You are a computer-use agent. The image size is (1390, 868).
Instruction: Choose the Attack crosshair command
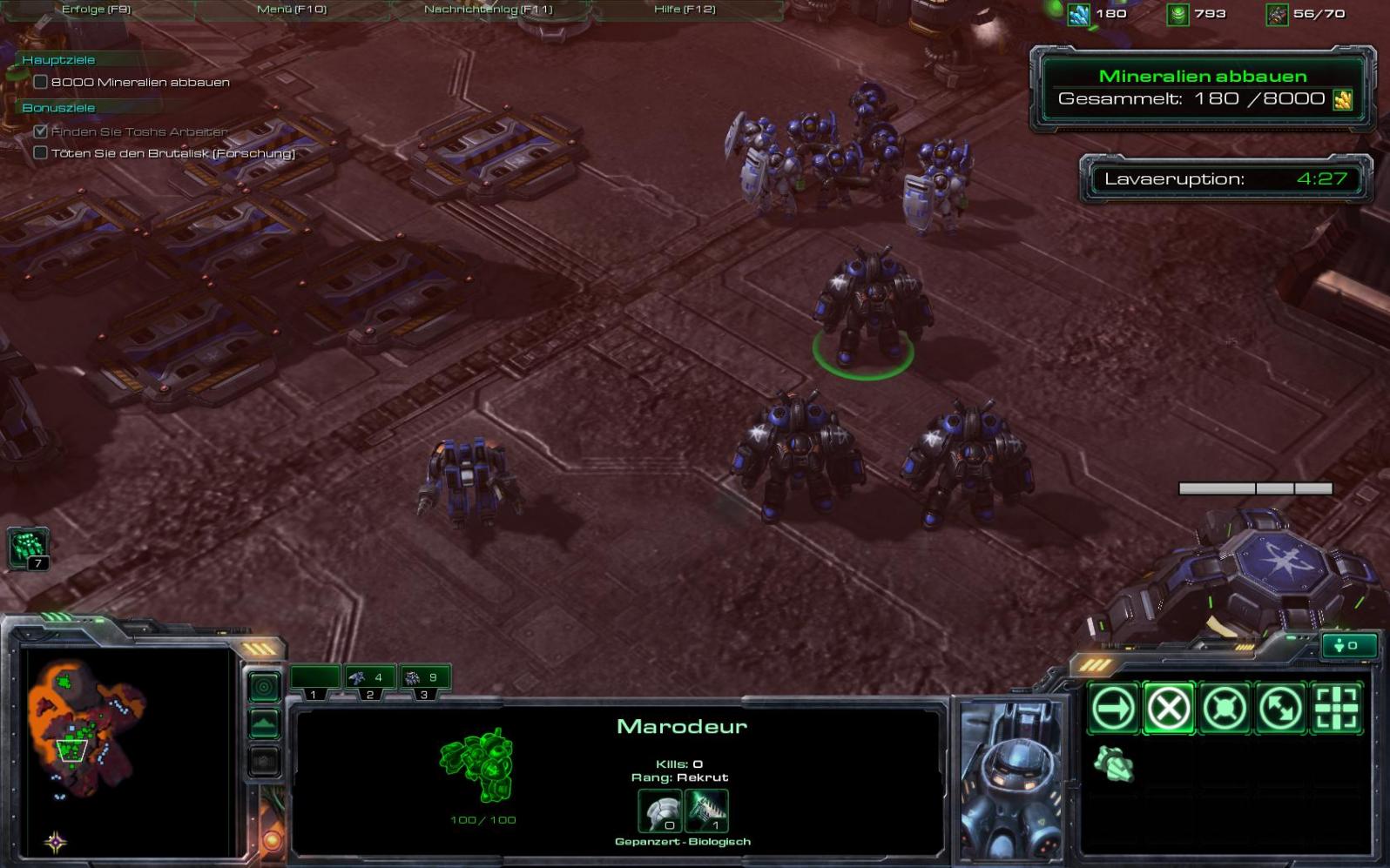click(1336, 708)
